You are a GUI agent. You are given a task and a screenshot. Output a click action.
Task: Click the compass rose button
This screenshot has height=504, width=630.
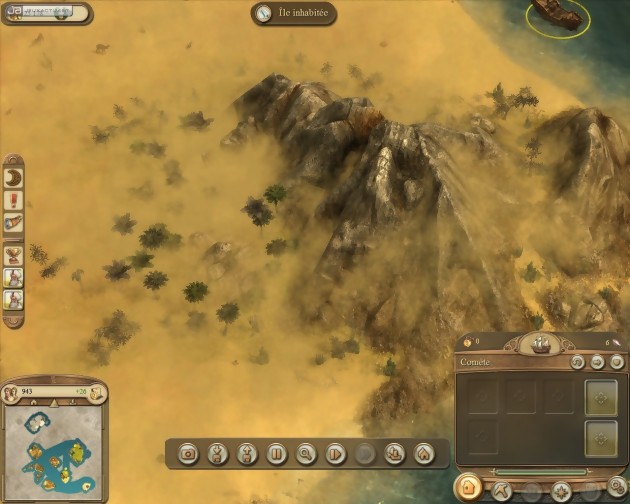click(x=561, y=490)
